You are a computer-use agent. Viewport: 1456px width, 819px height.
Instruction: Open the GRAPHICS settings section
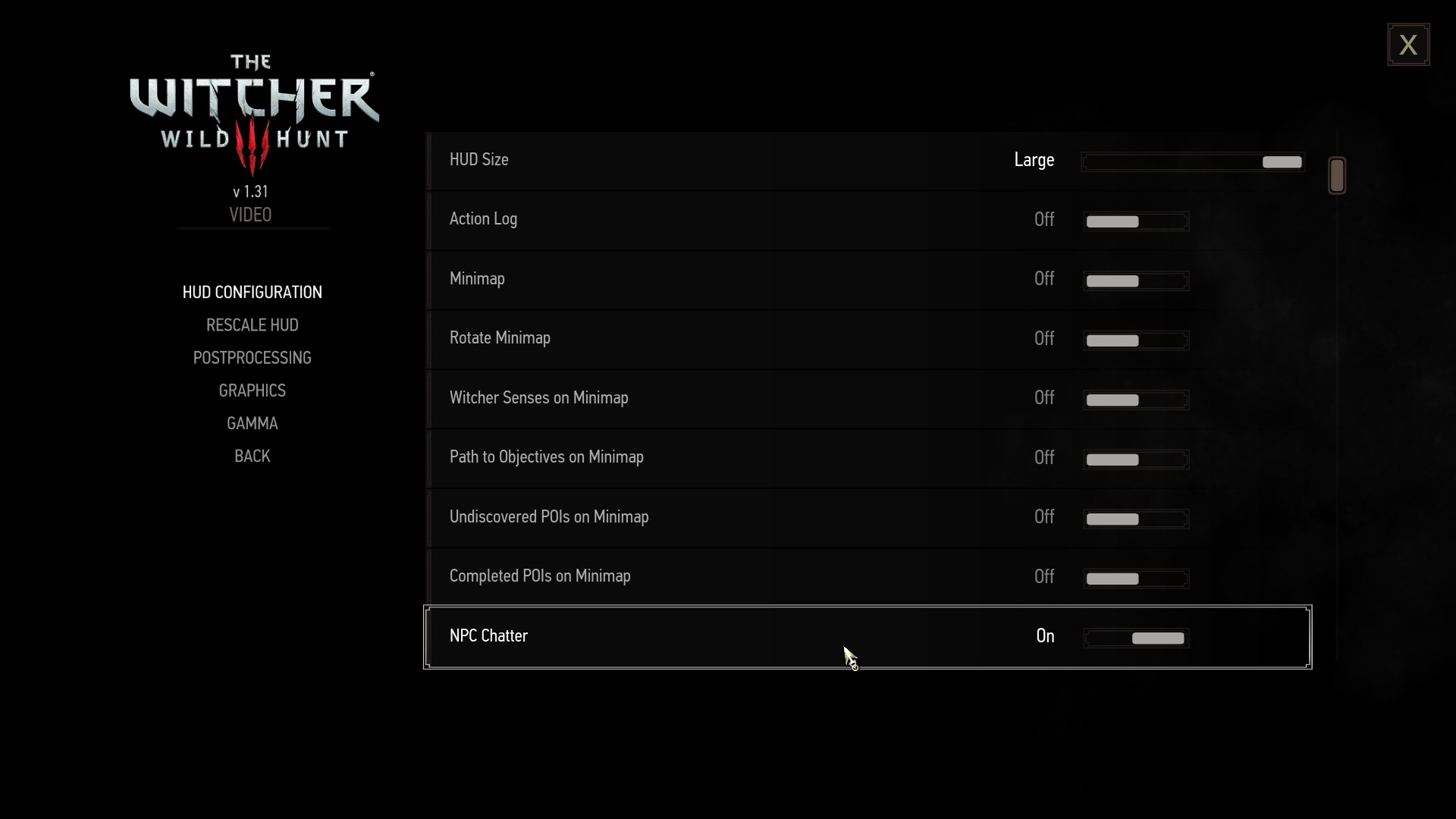(x=252, y=390)
